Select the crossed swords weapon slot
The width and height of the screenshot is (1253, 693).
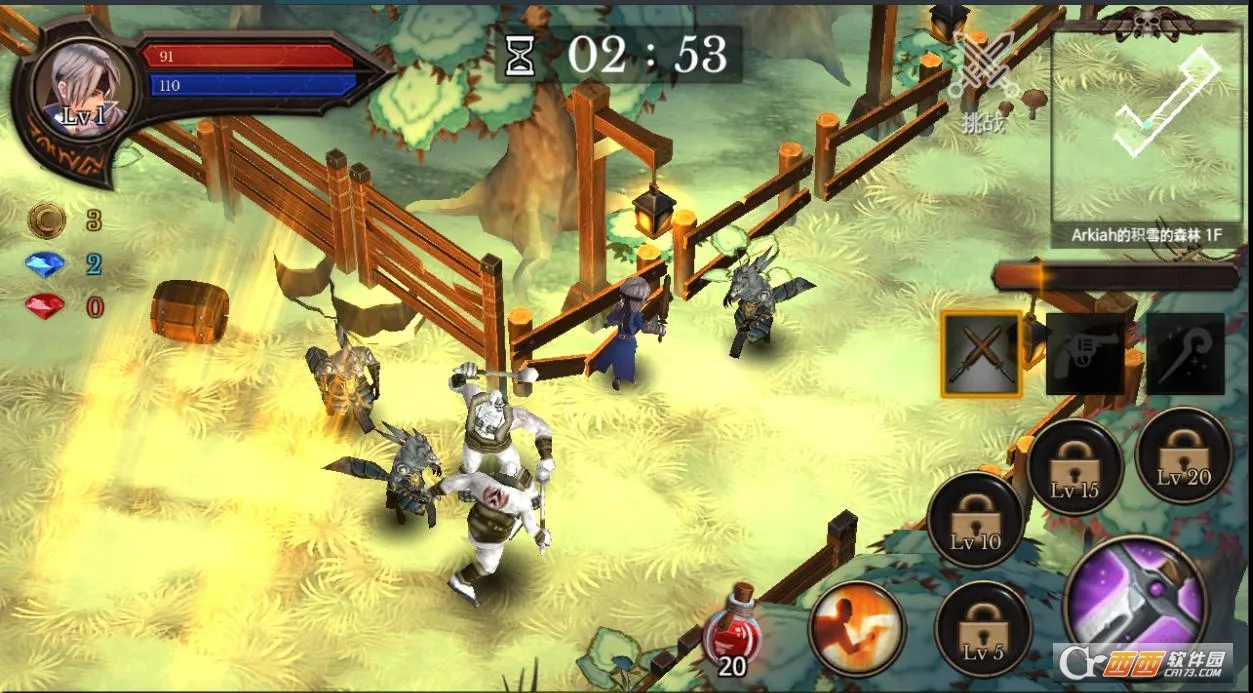982,354
